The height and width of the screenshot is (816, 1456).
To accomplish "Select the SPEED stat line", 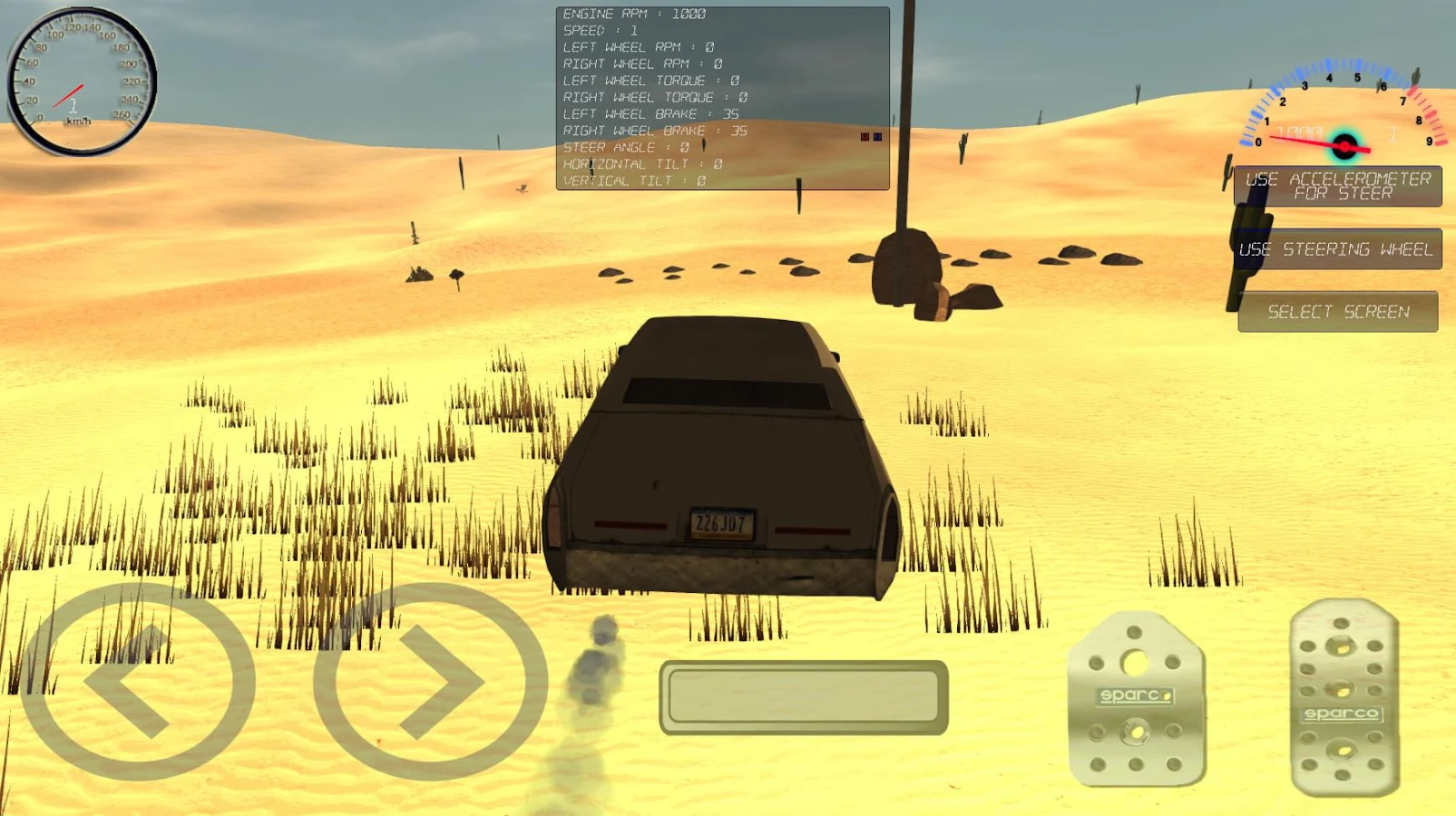I will pos(599,30).
